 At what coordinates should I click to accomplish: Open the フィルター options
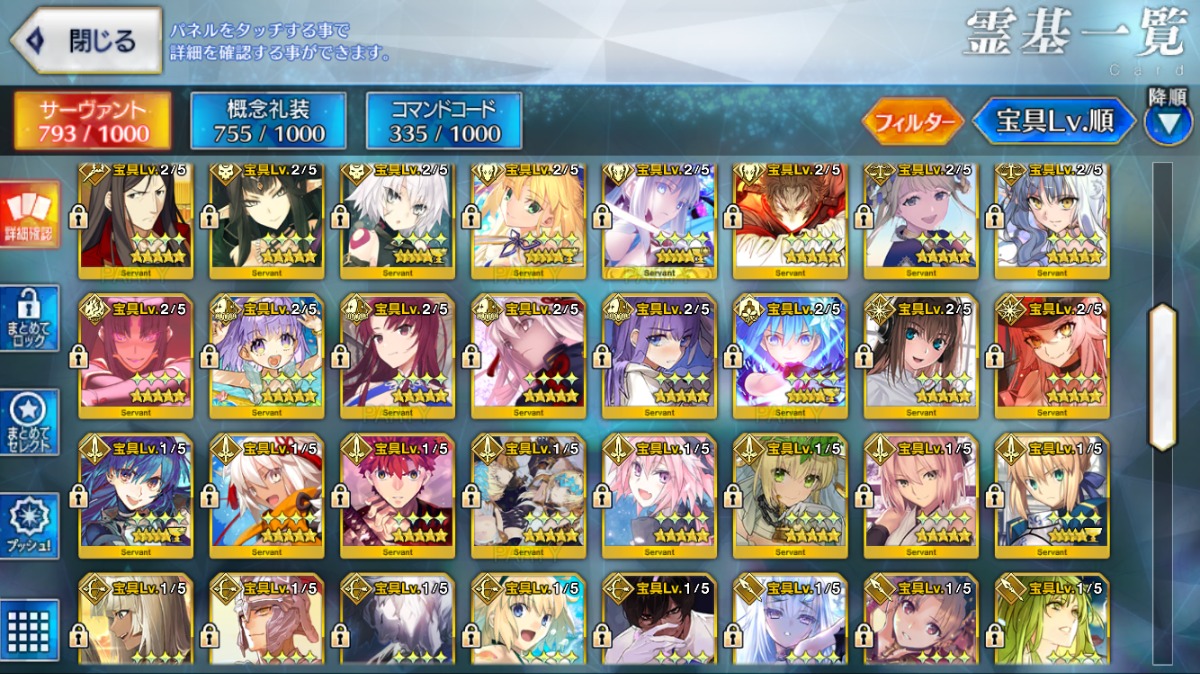[913, 122]
